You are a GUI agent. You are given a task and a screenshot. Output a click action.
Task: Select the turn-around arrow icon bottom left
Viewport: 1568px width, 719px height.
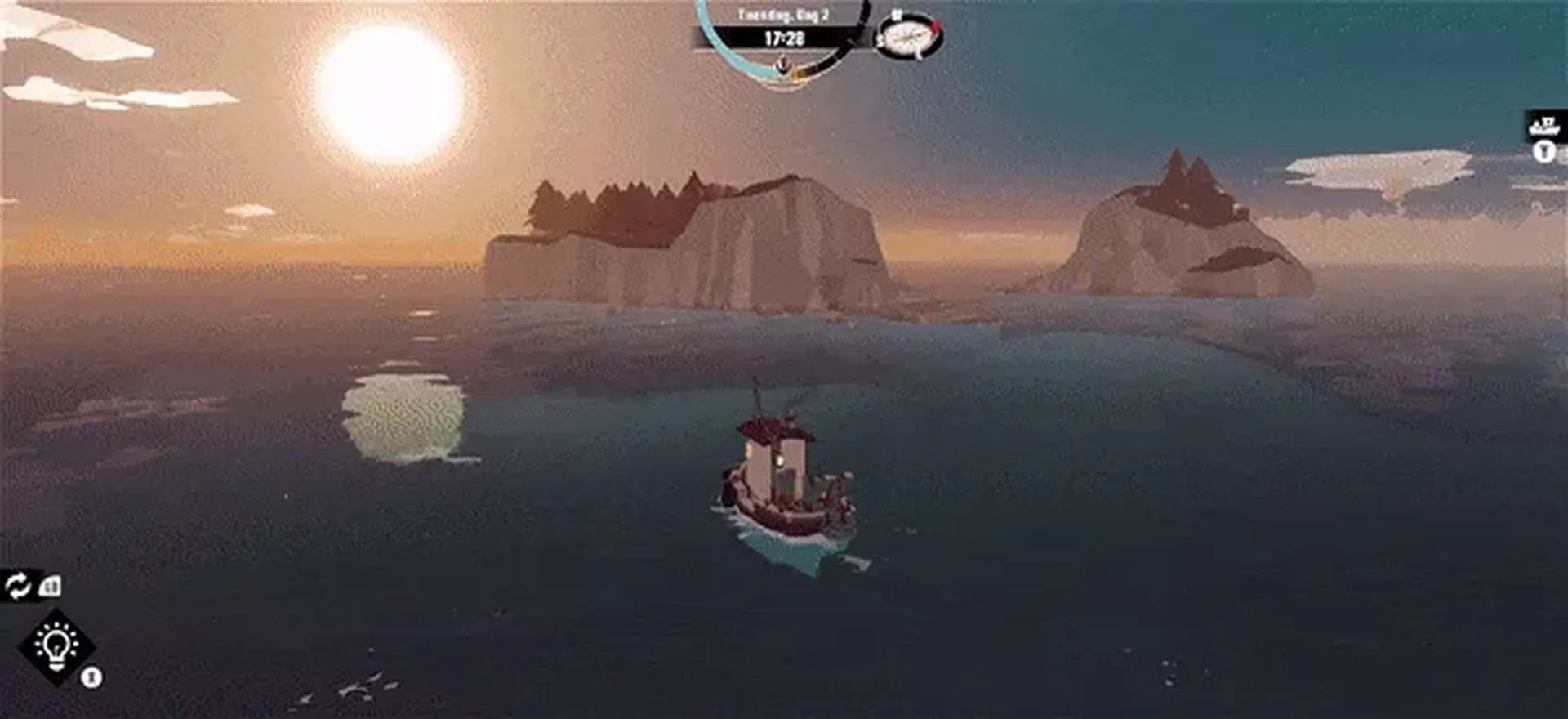click(18, 587)
